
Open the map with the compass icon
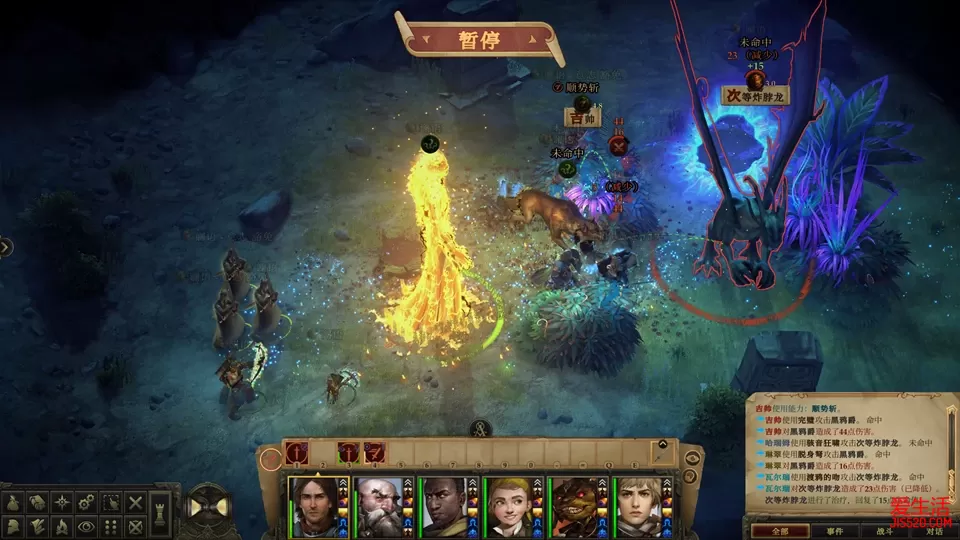pyautogui.click(x=60, y=501)
